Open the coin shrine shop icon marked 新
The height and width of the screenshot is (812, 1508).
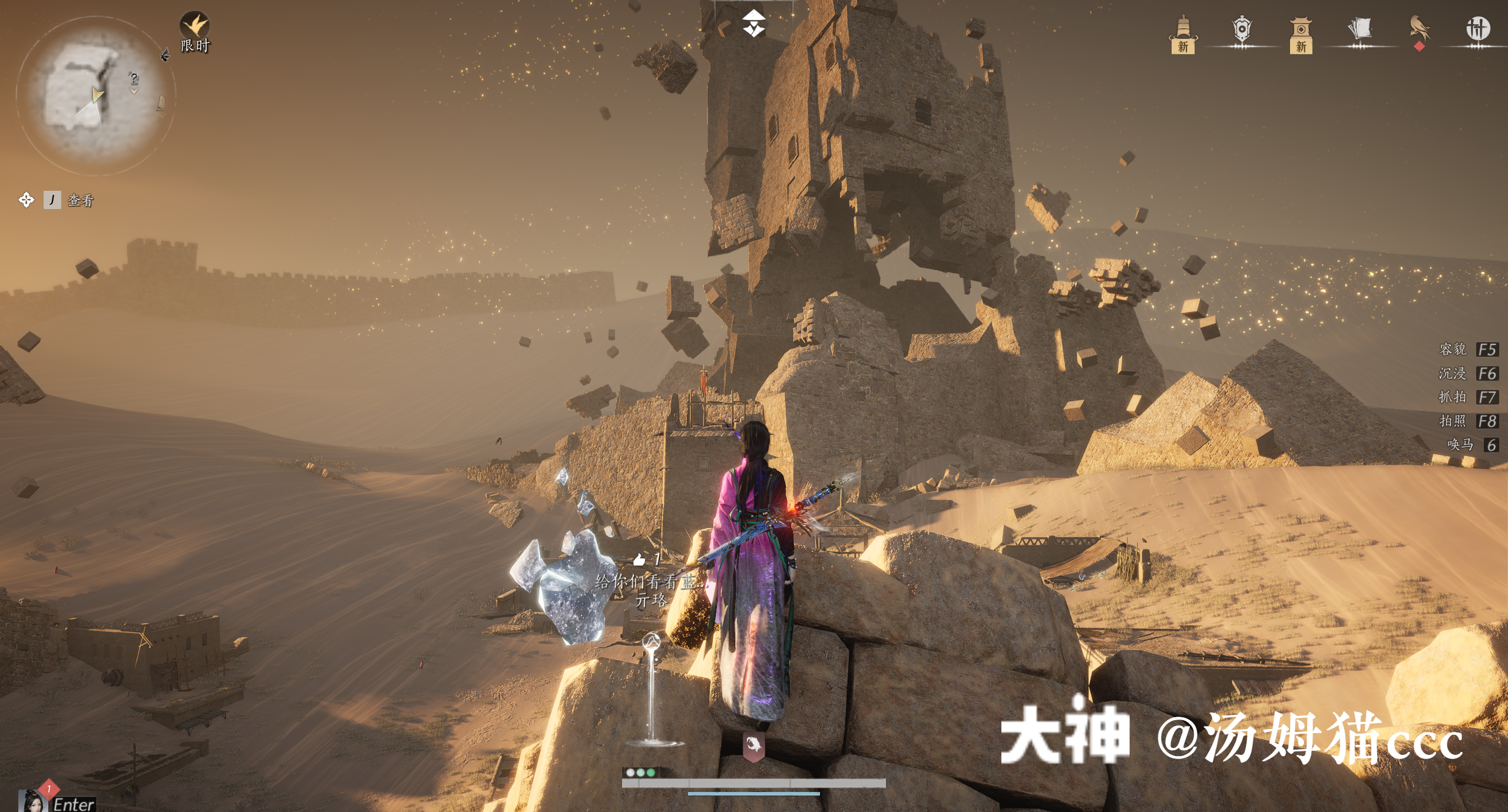[1301, 34]
